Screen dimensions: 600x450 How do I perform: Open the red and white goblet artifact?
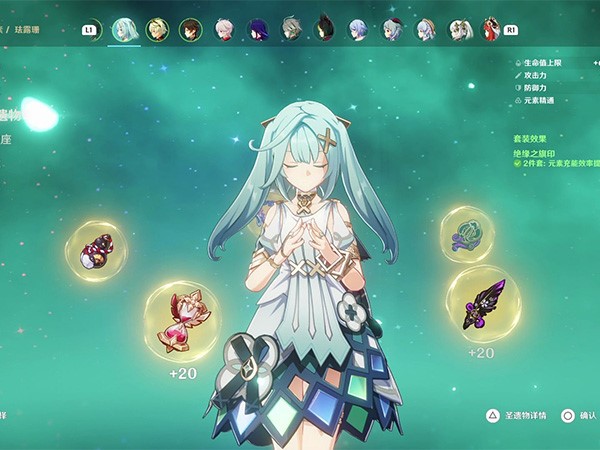pyautogui.click(x=96, y=251)
